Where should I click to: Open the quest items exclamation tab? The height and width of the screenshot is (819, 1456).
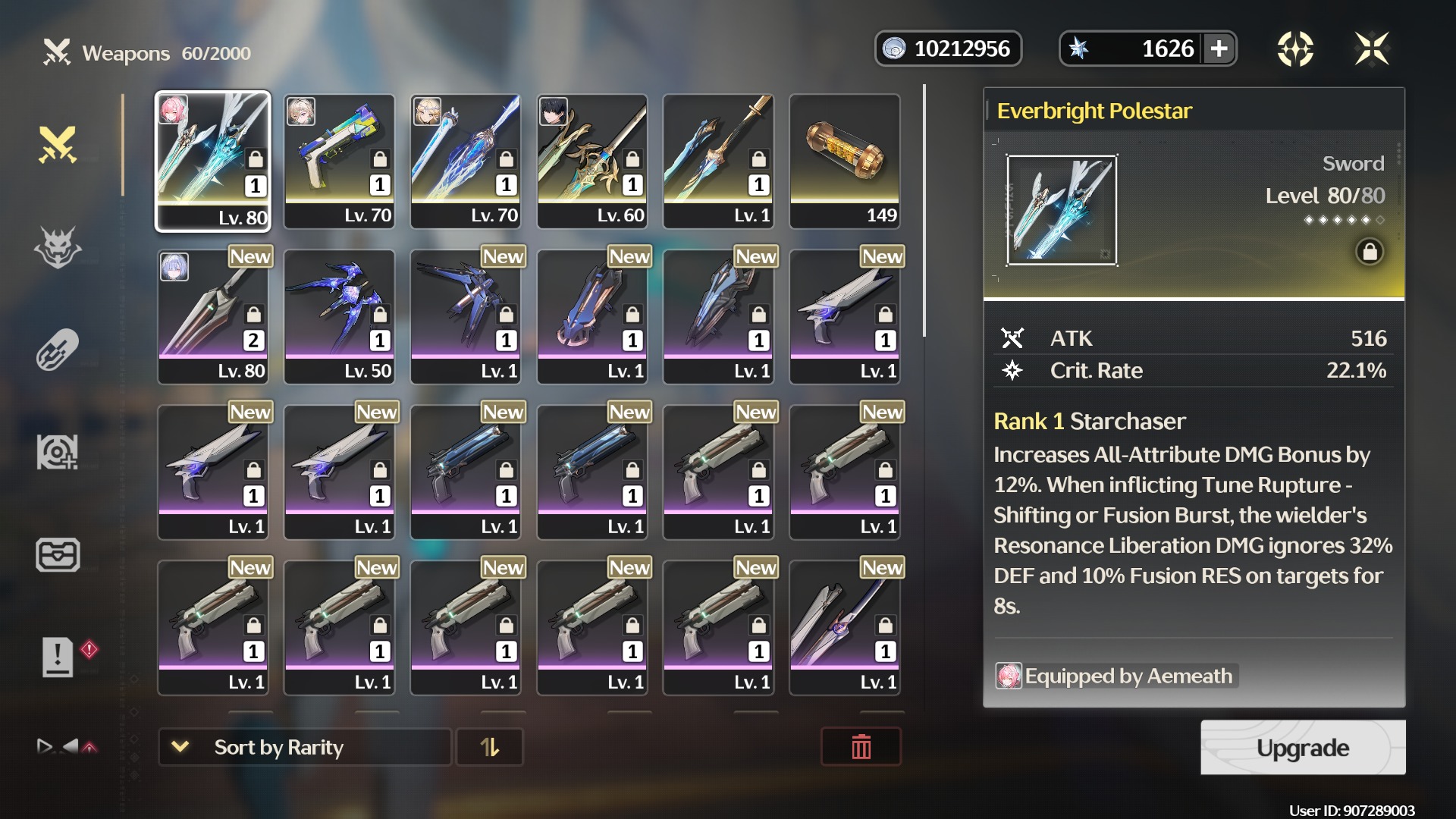(x=58, y=656)
